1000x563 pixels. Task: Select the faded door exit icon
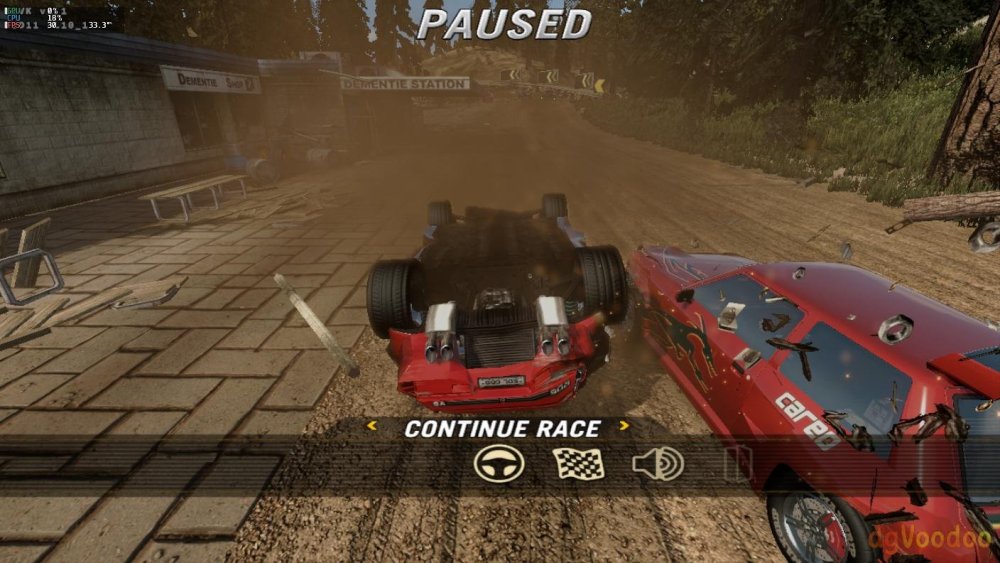point(737,464)
